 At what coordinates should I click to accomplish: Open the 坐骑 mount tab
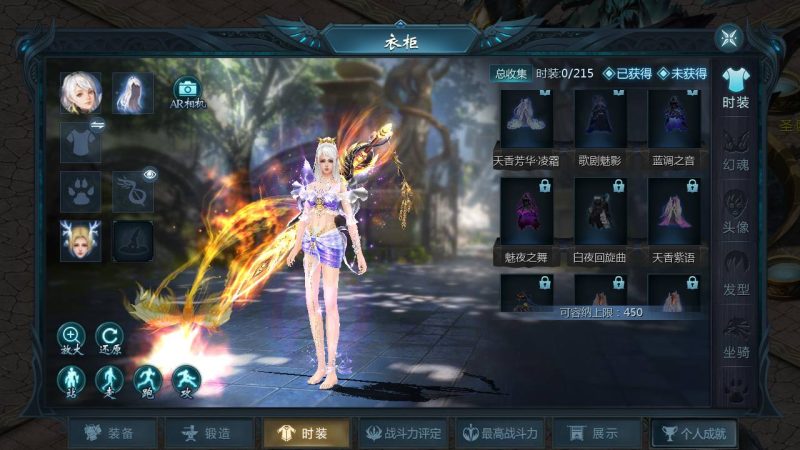(736, 337)
